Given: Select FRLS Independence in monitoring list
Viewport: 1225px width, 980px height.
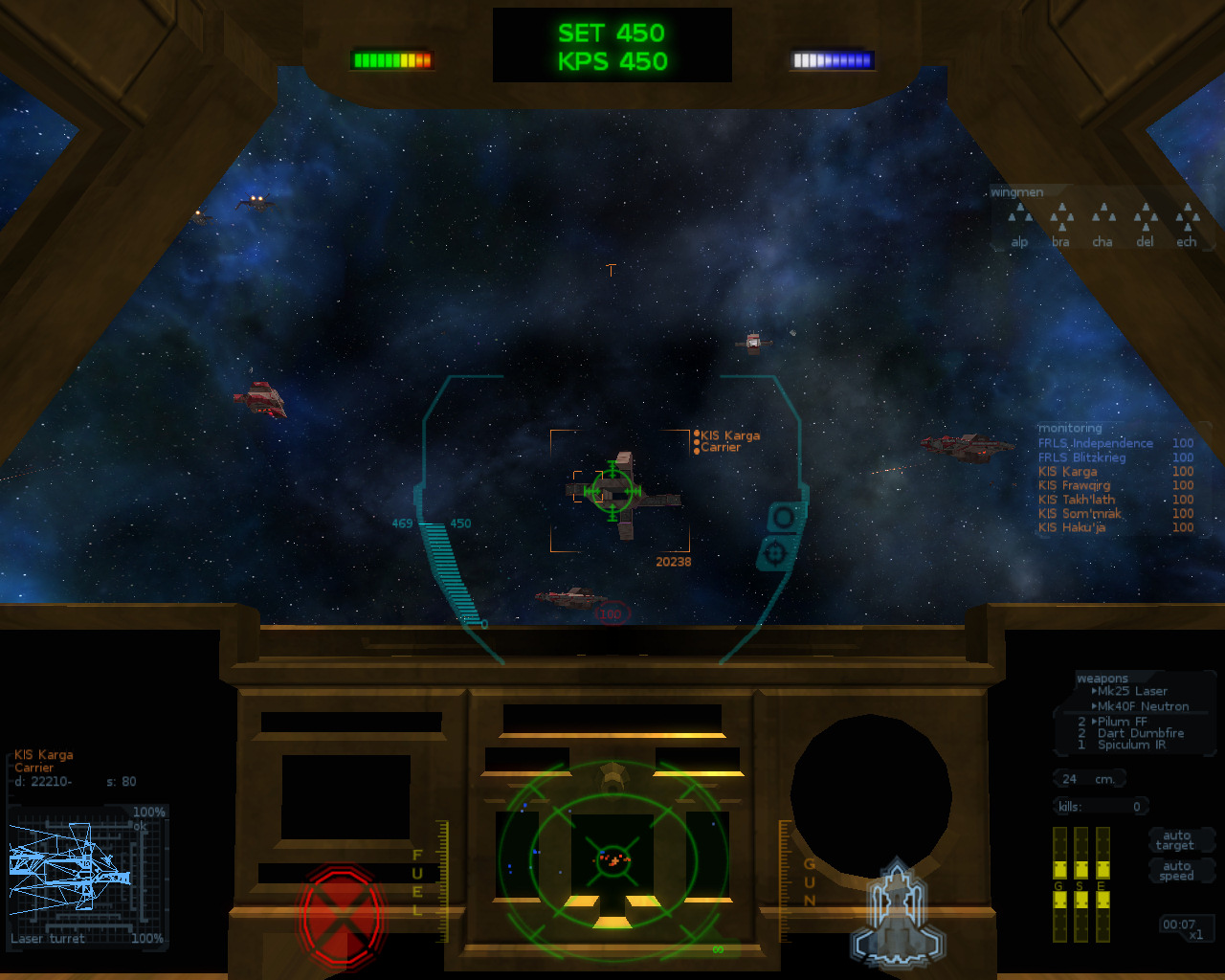Looking at the screenshot, I should [x=1096, y=443].
